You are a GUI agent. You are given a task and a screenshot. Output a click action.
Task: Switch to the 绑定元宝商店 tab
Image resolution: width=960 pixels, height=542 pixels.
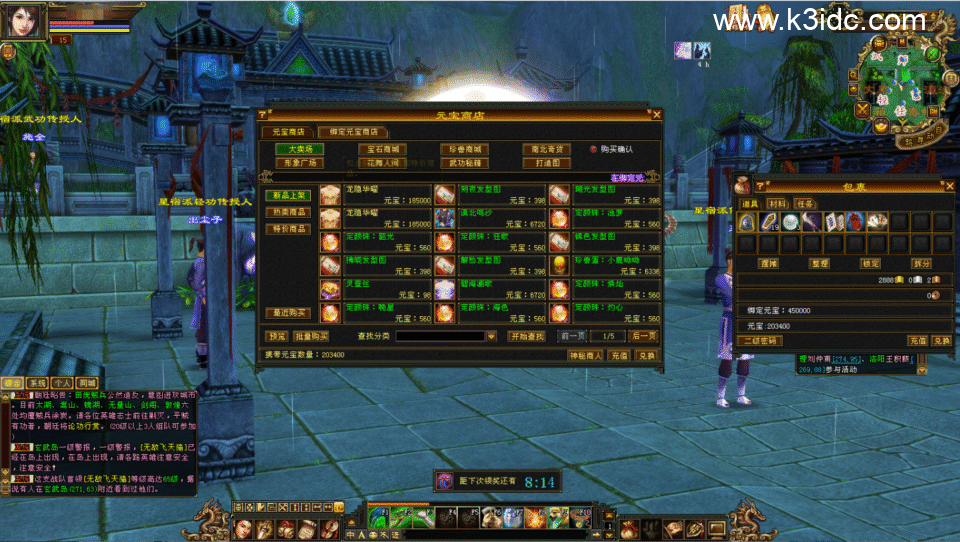pos(353,131)
